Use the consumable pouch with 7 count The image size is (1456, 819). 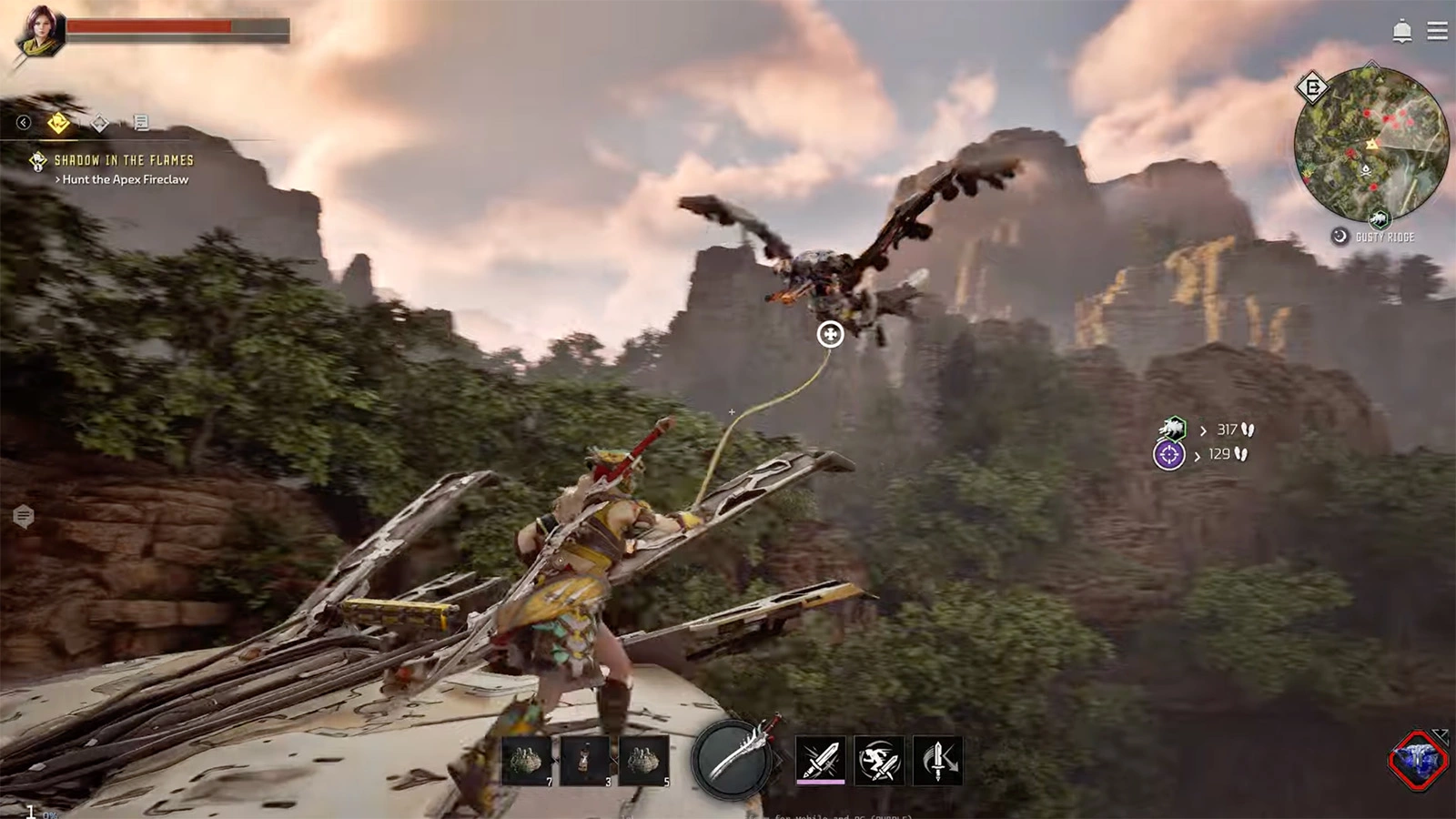pos(527,760)
